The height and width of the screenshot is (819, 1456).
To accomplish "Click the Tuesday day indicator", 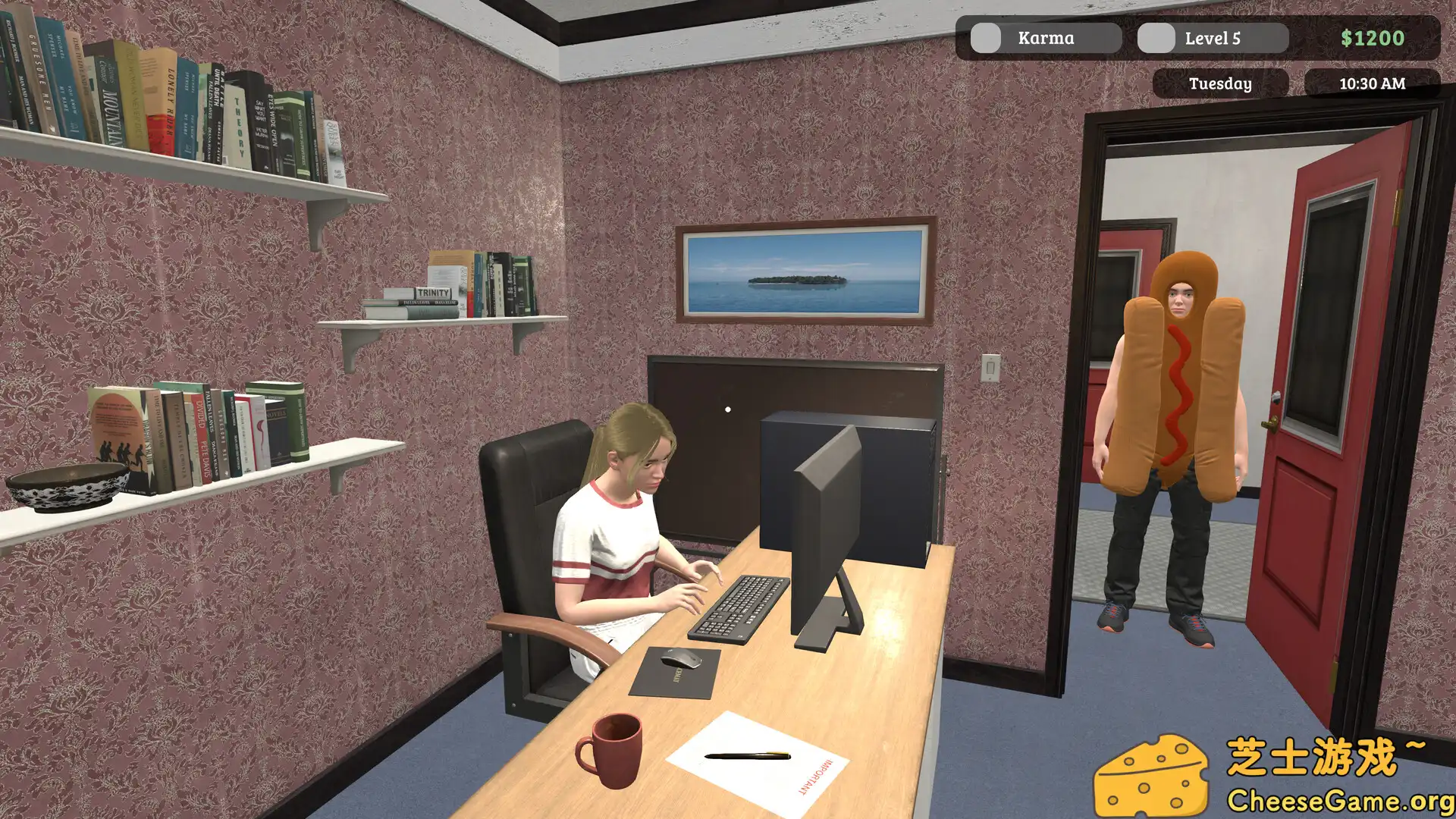I will click(1221, 84).
